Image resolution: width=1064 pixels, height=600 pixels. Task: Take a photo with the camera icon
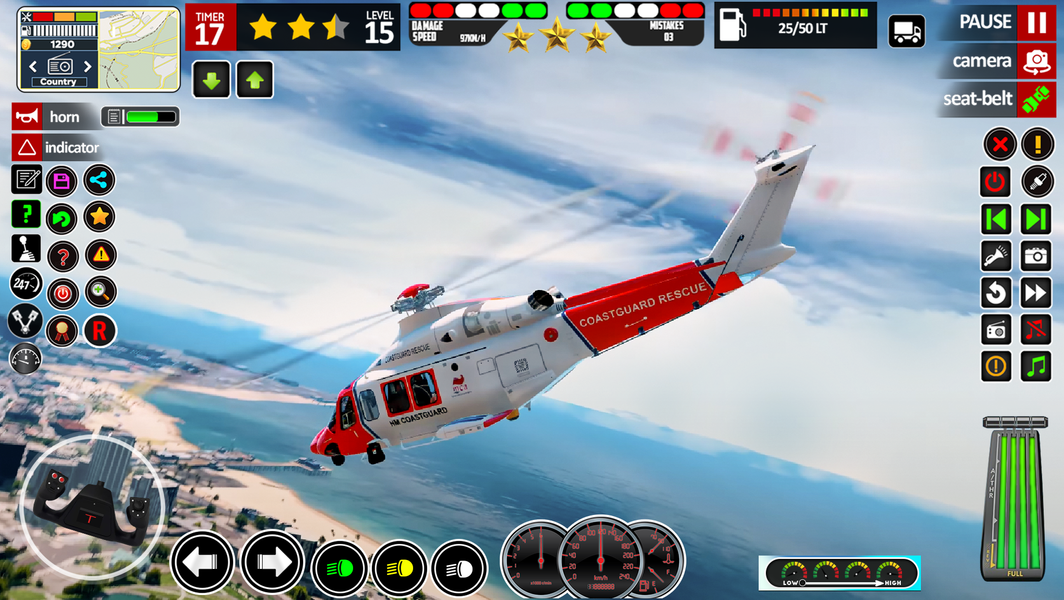point(1036,256)
